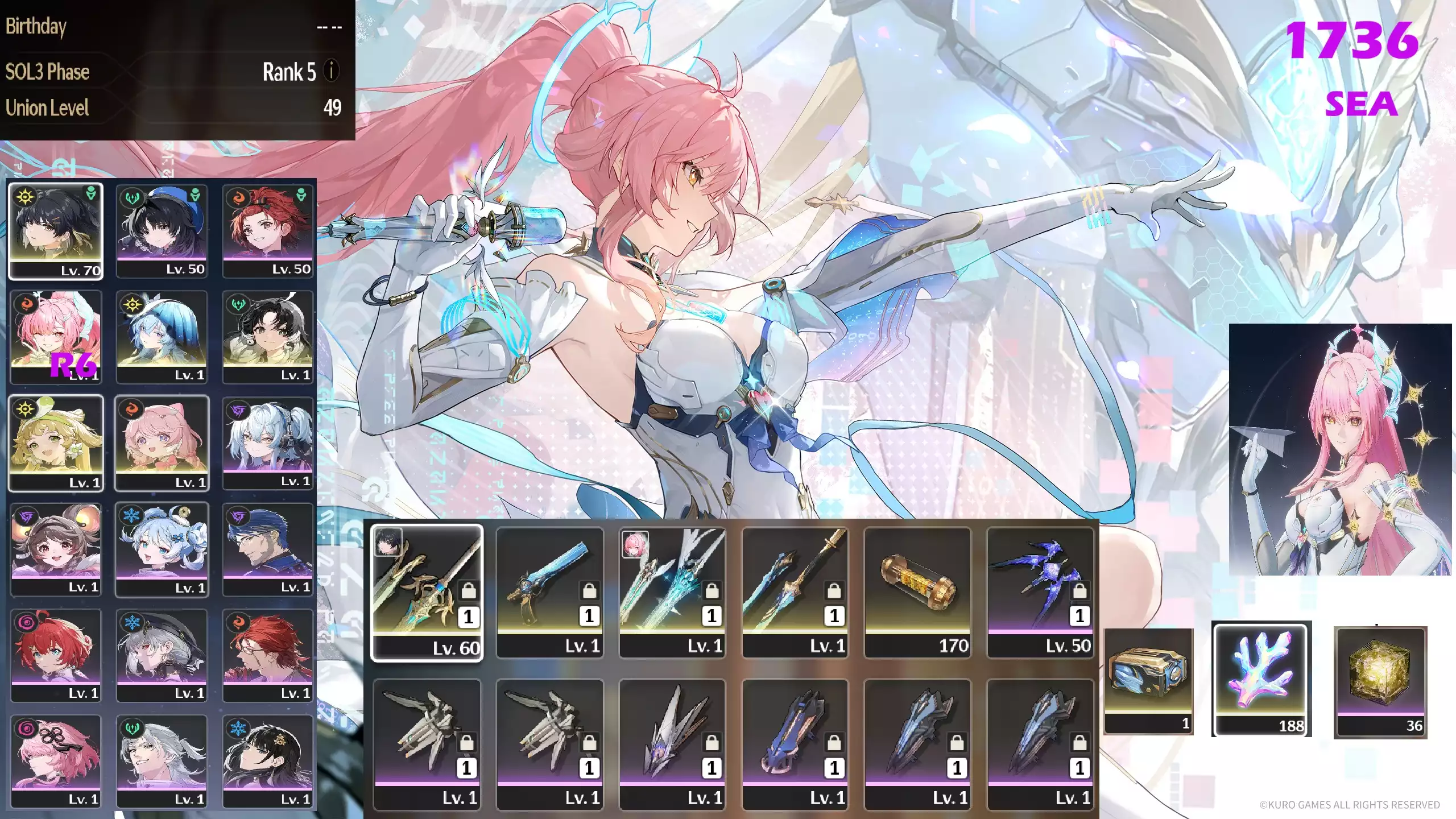Choose the blue beret character at Lv. 50
1456x819 pixels.
[x=162, y=231]
